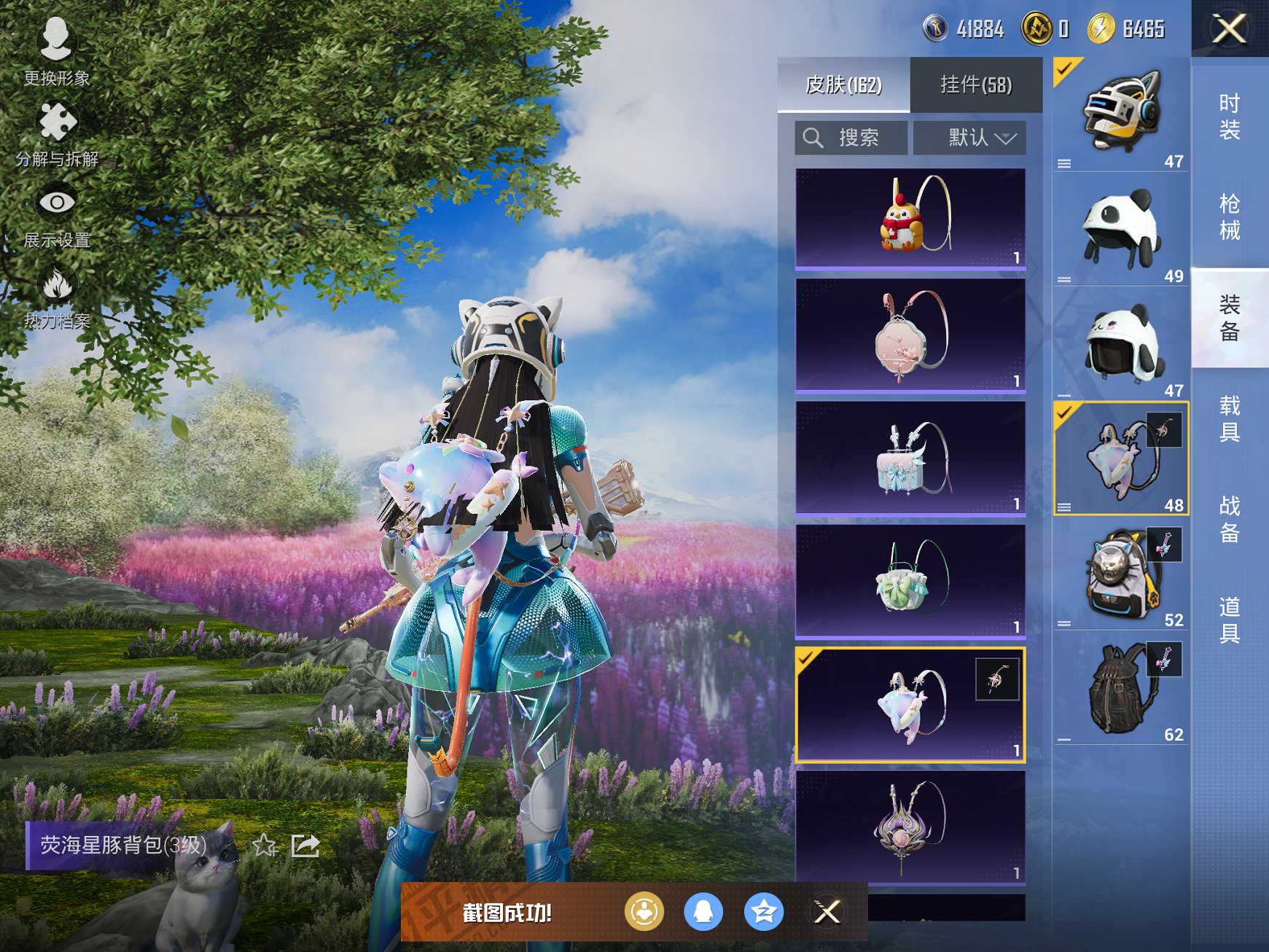
Task: Click the 搜索 search field
Action: [851, 138]
